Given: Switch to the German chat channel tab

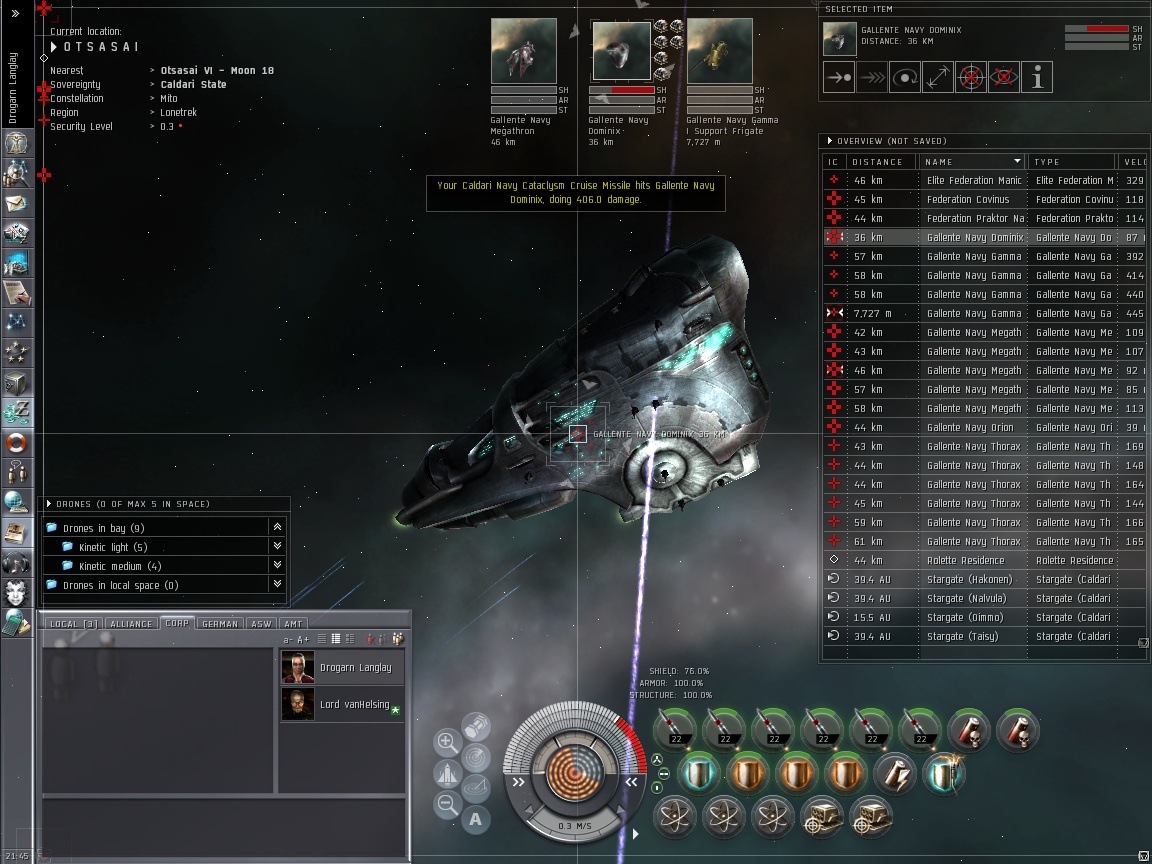Looking at the screenshot, I should pos(219,624).
